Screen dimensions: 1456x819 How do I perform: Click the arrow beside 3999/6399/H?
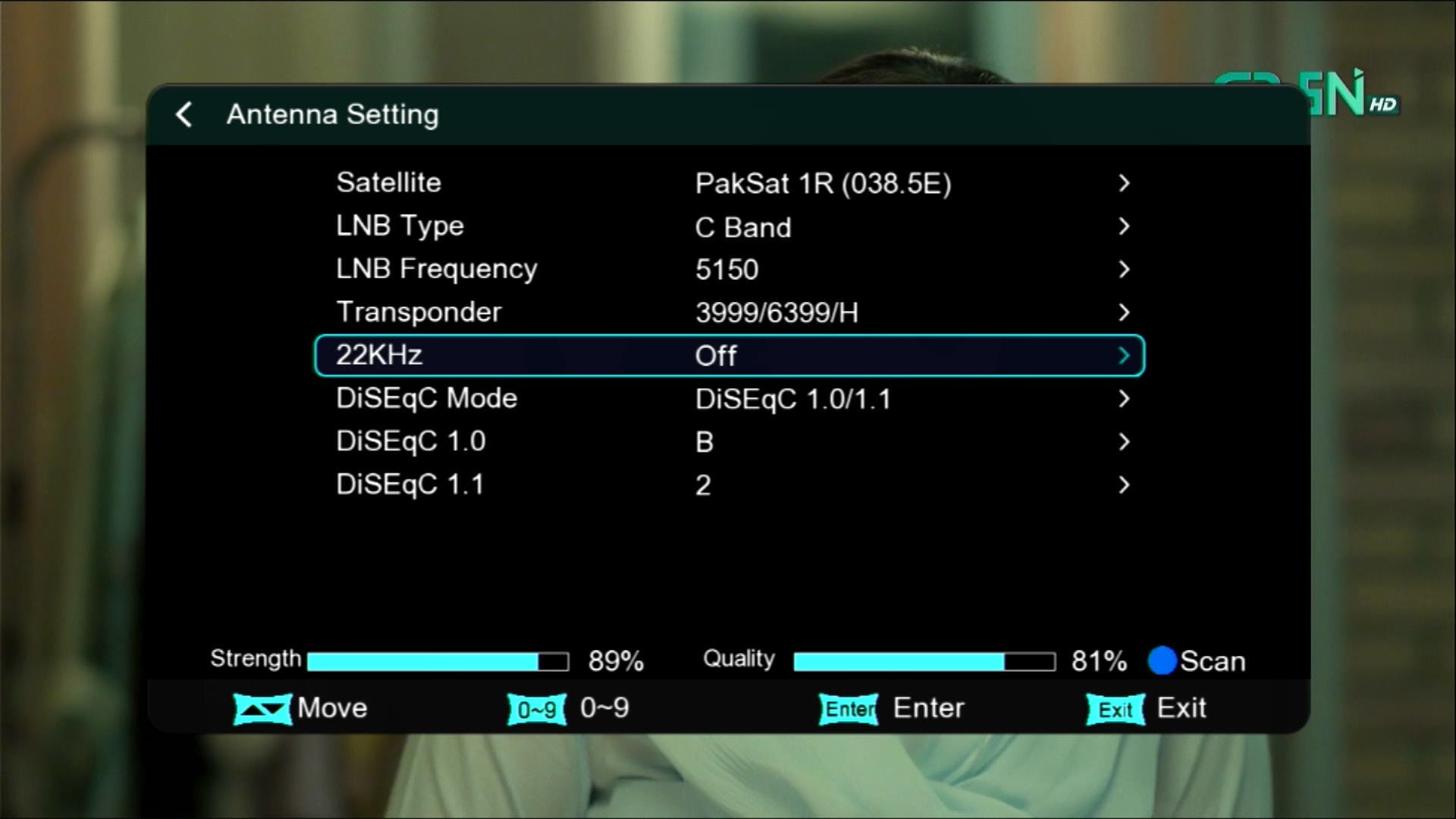point(1124,312)
